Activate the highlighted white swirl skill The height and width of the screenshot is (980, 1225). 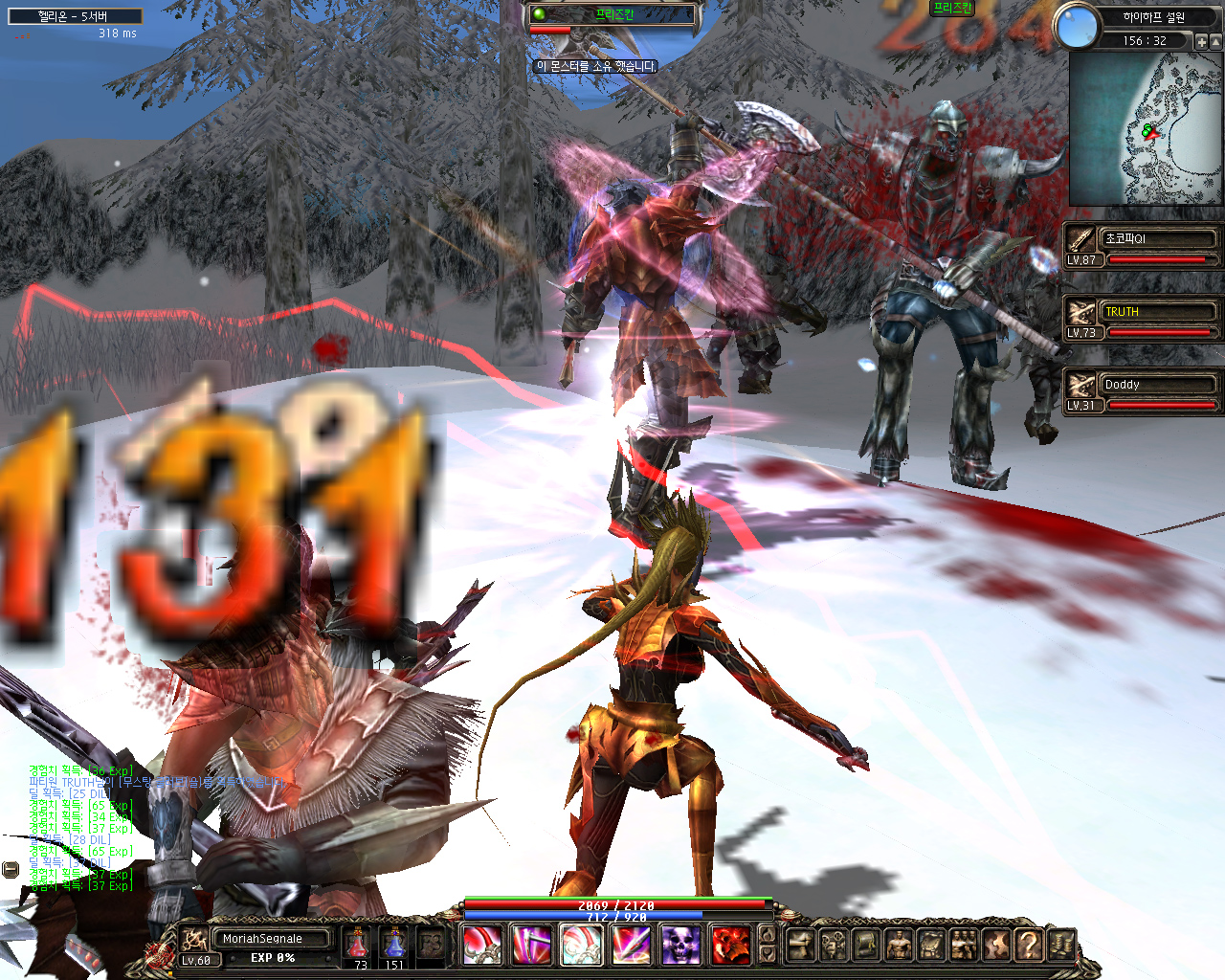pos(581,945)
